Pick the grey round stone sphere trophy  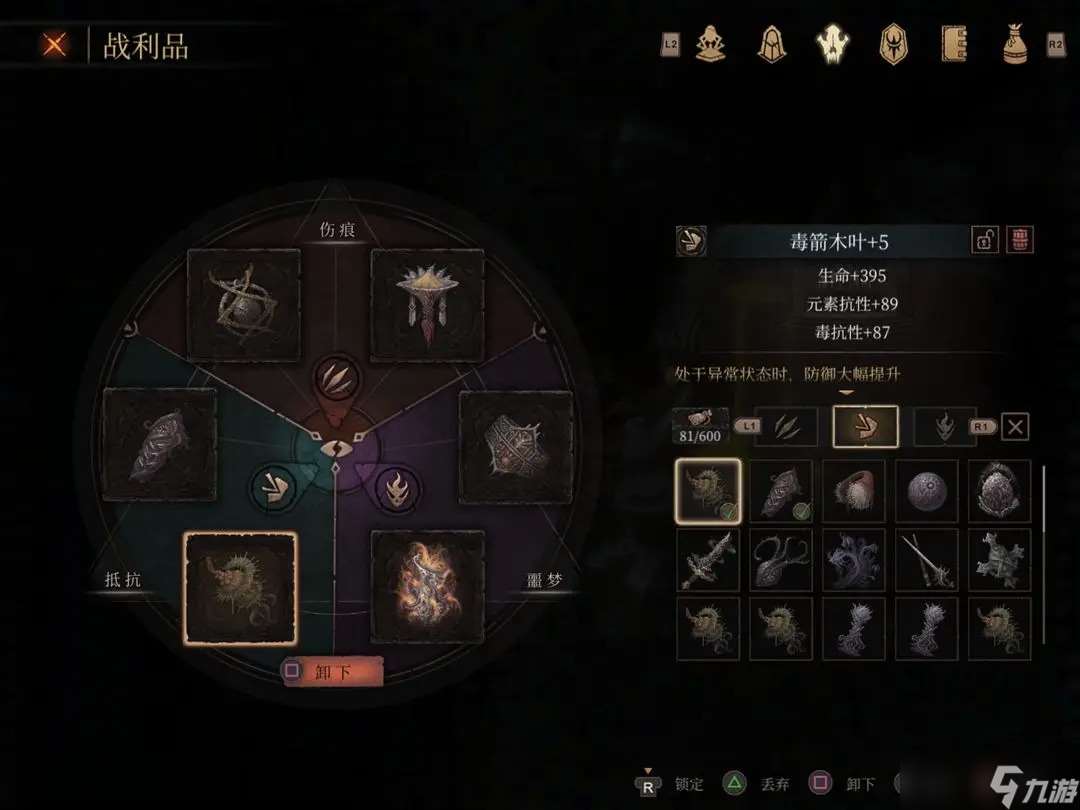pos(927,491)
